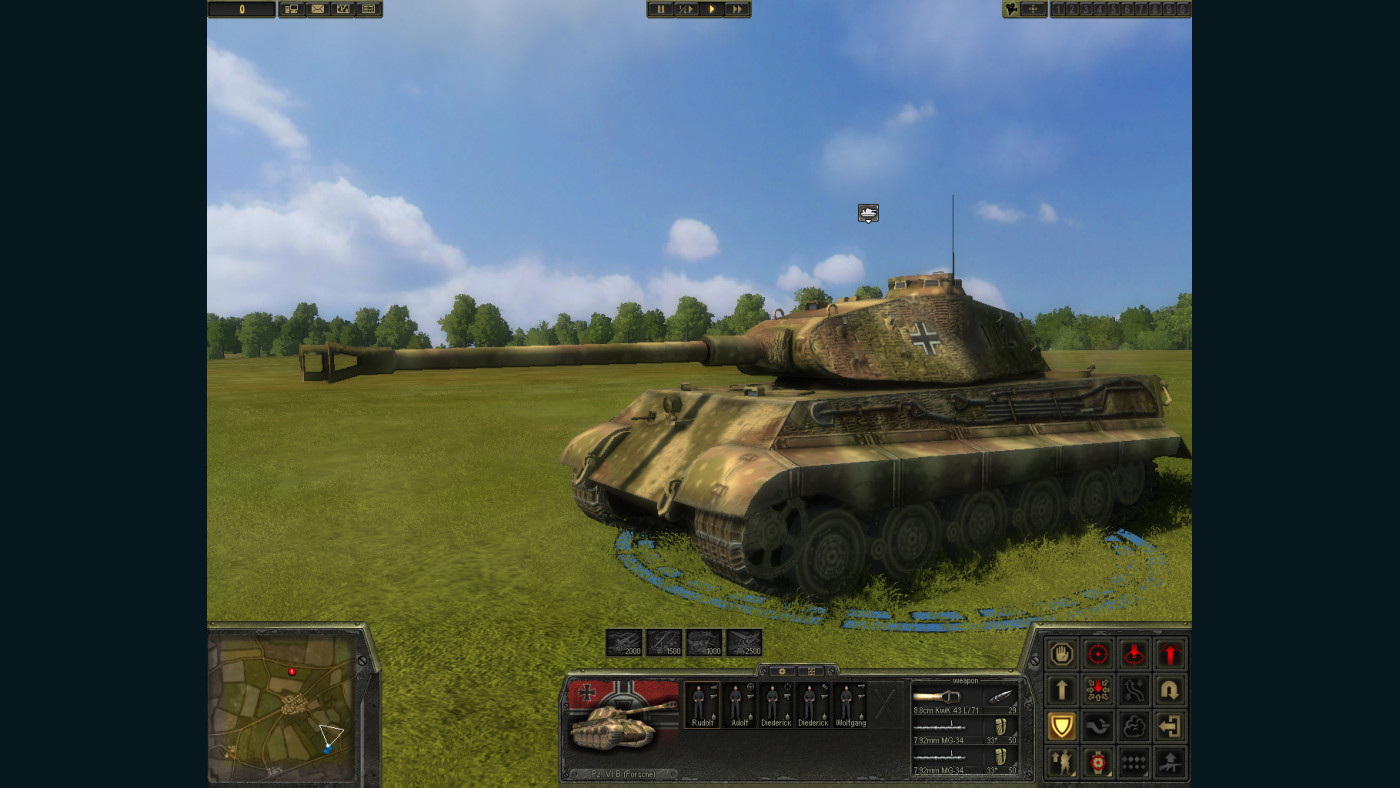Click the red marker on the minimap
The height and width of the screenshot is (788, 1400).
[x=293, y=673]
